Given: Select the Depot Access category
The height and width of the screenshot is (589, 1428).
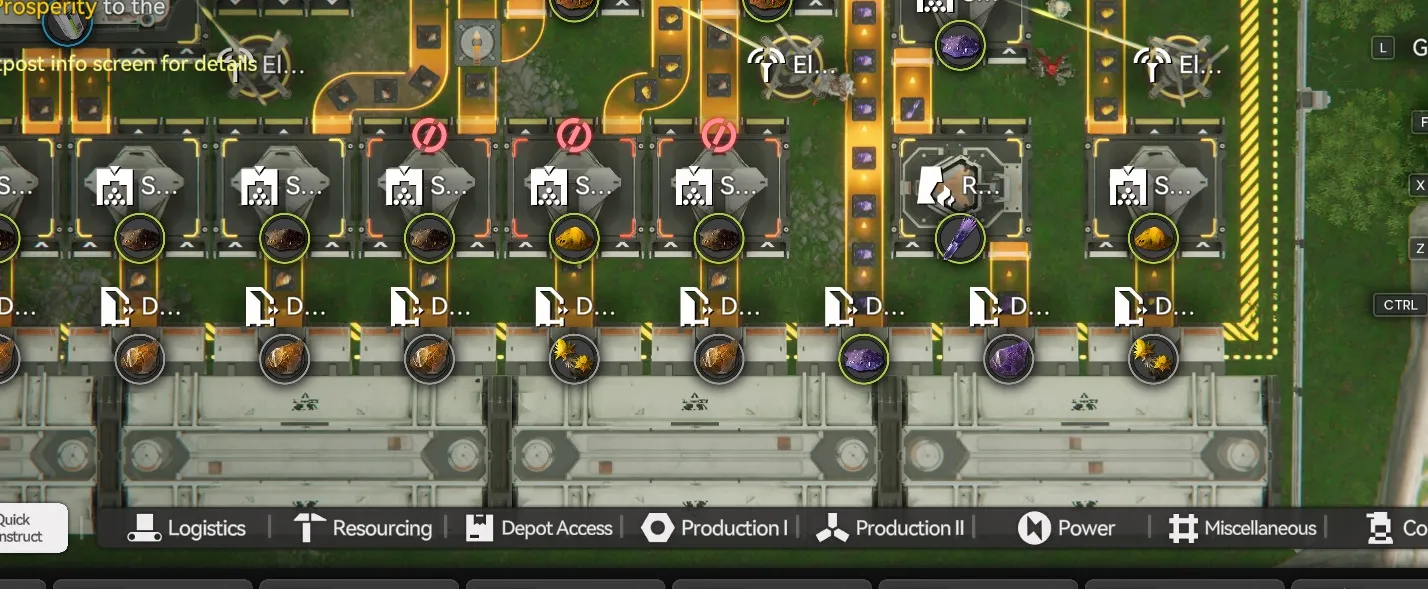Looking at the screenshot, I should (539, 528).
